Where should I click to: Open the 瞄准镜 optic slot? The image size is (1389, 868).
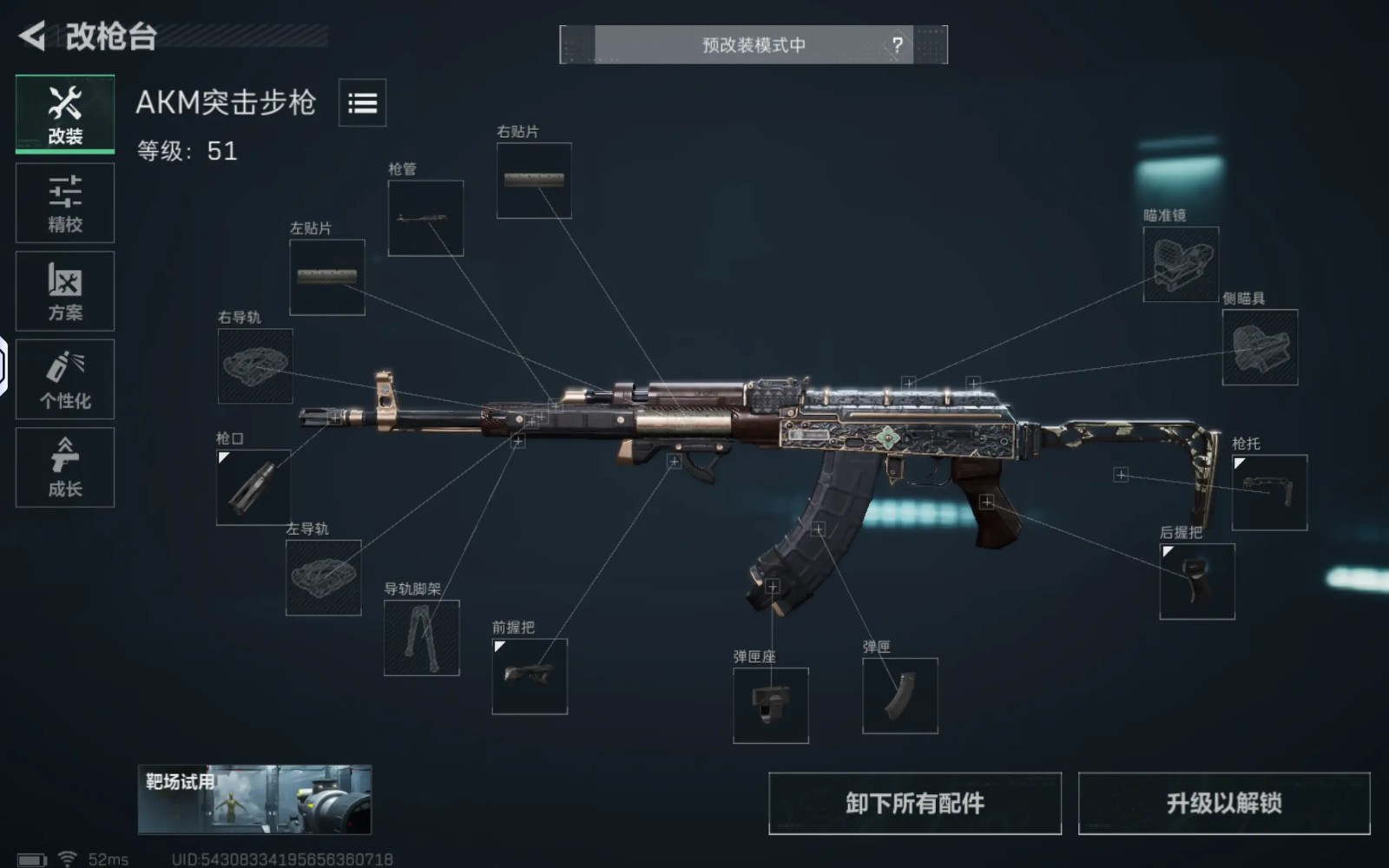(1181, 265)
